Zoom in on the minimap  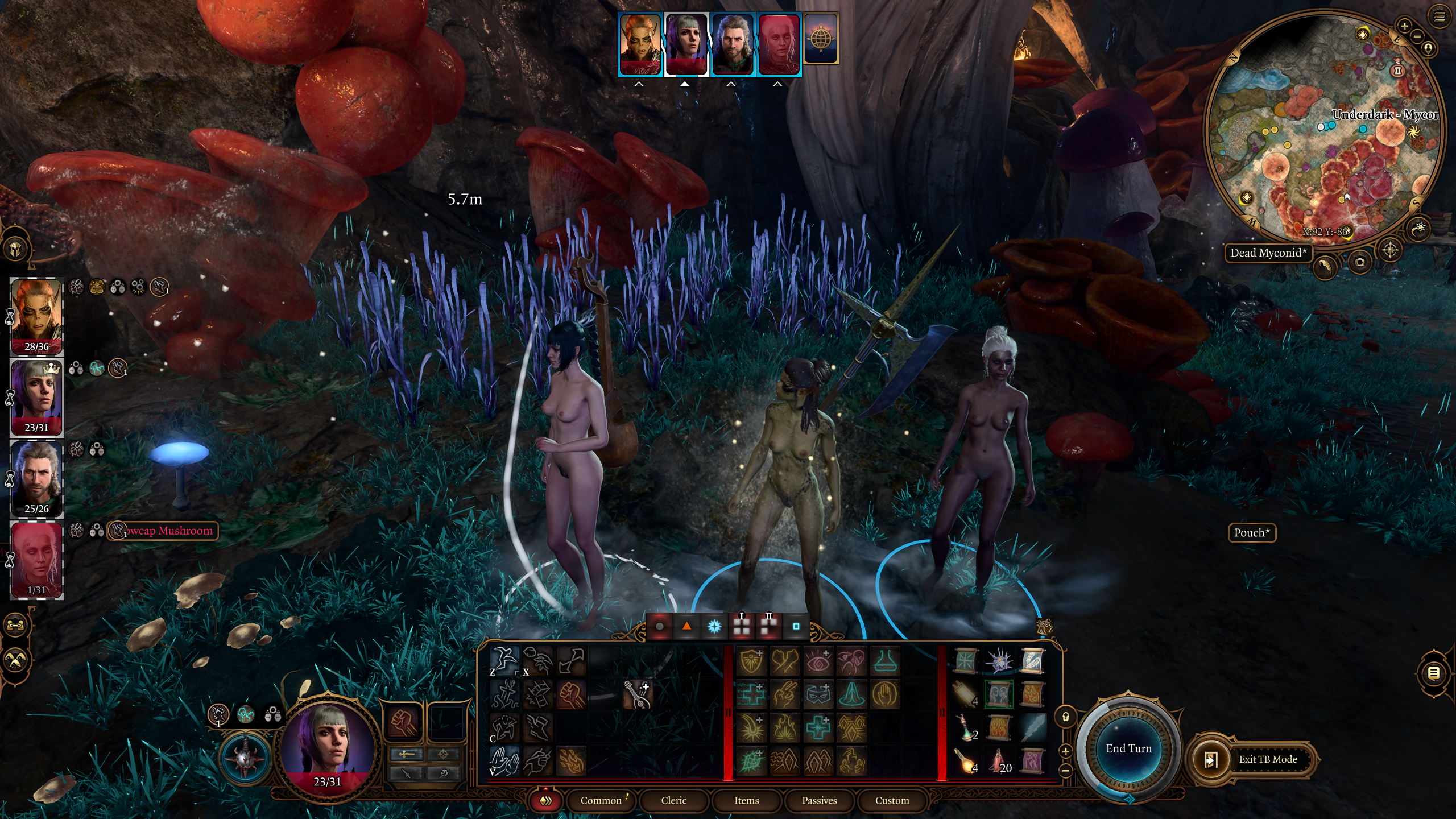pyautogui.click(x=1404, y=26)
